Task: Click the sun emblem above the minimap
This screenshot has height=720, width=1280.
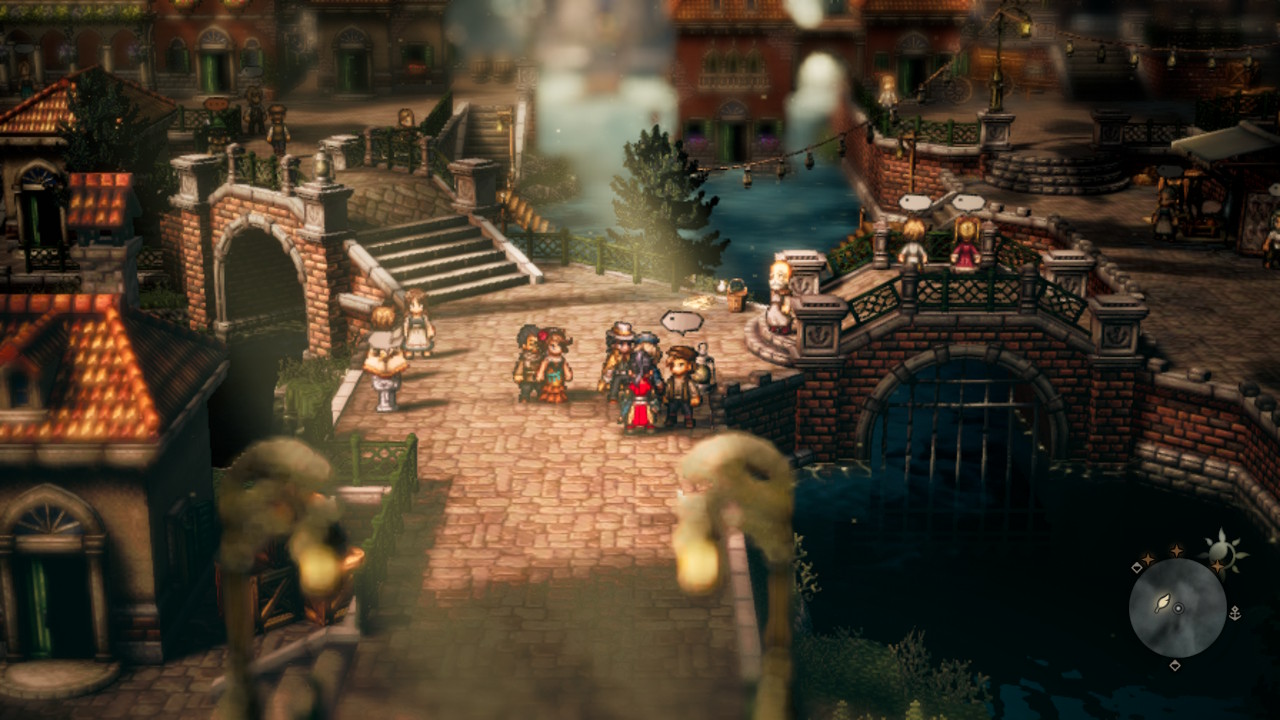Action: 1222,548
